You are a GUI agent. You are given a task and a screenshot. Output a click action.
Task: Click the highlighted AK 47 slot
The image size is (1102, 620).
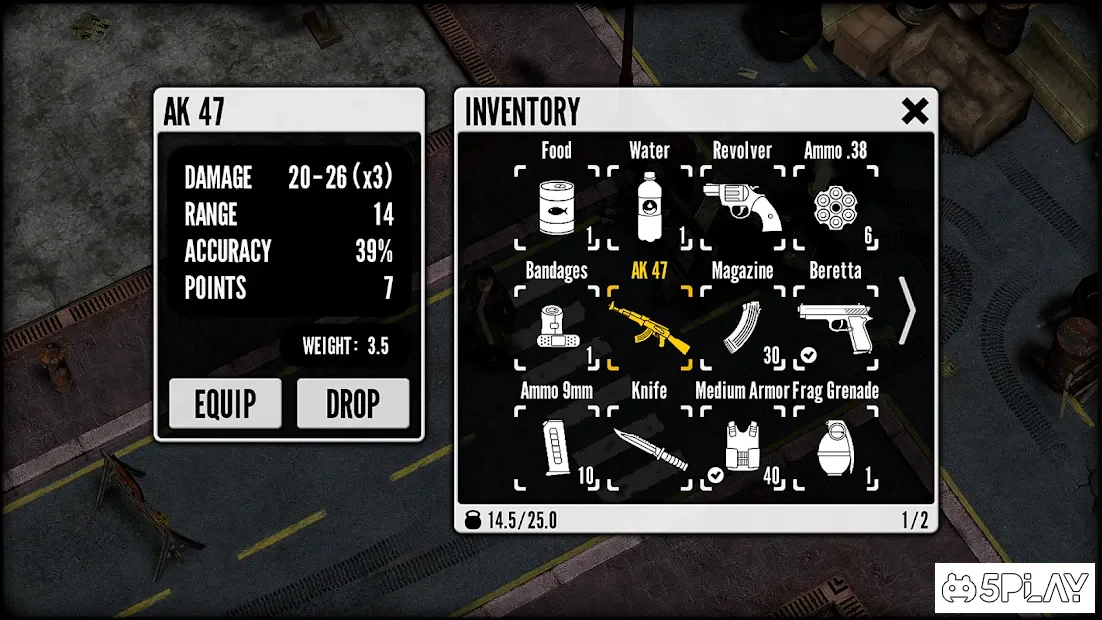(650, 327)
